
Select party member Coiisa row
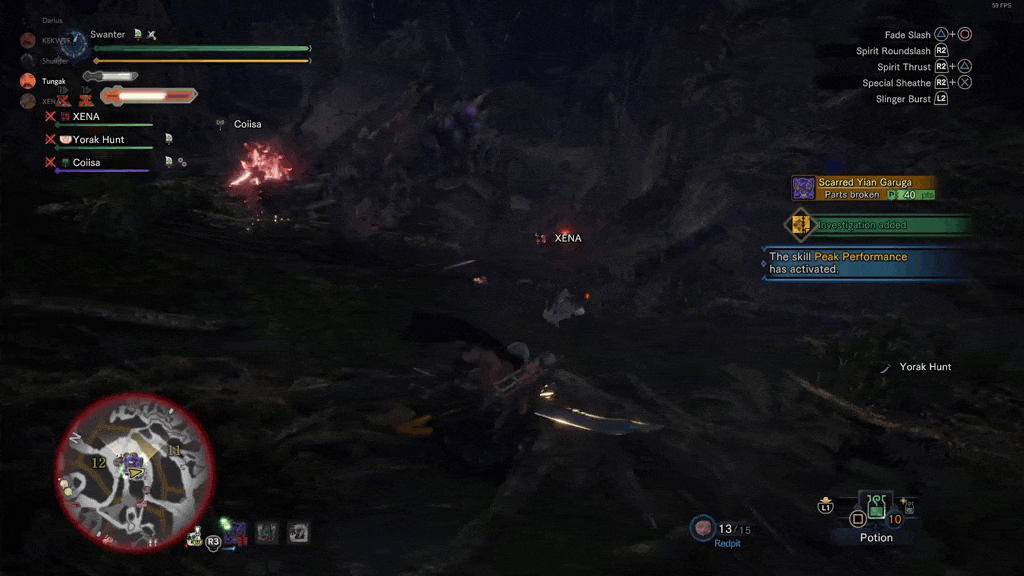pyautogui.click(x=86, y=163)
